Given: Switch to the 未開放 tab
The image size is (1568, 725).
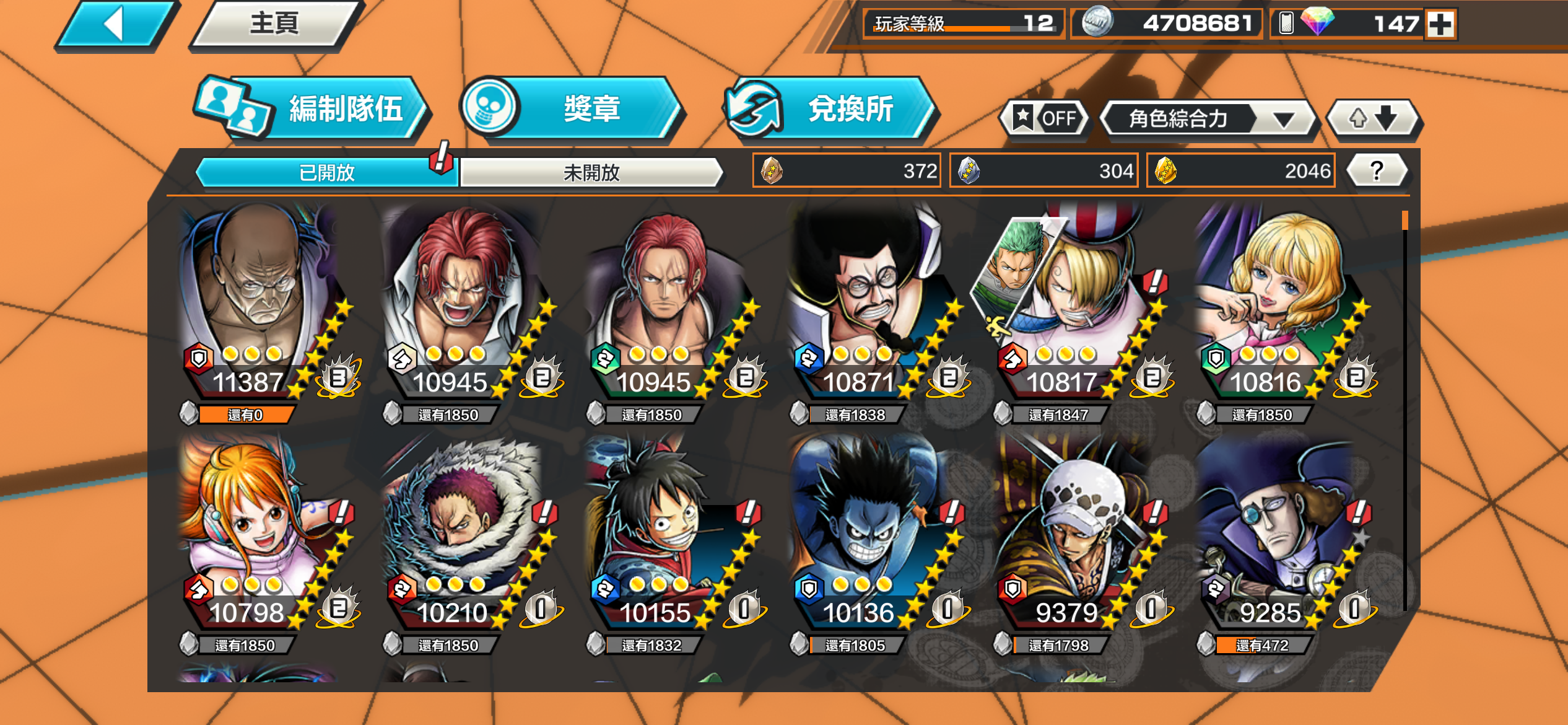Looking at the screenshot, I should (x=591, y=172).
